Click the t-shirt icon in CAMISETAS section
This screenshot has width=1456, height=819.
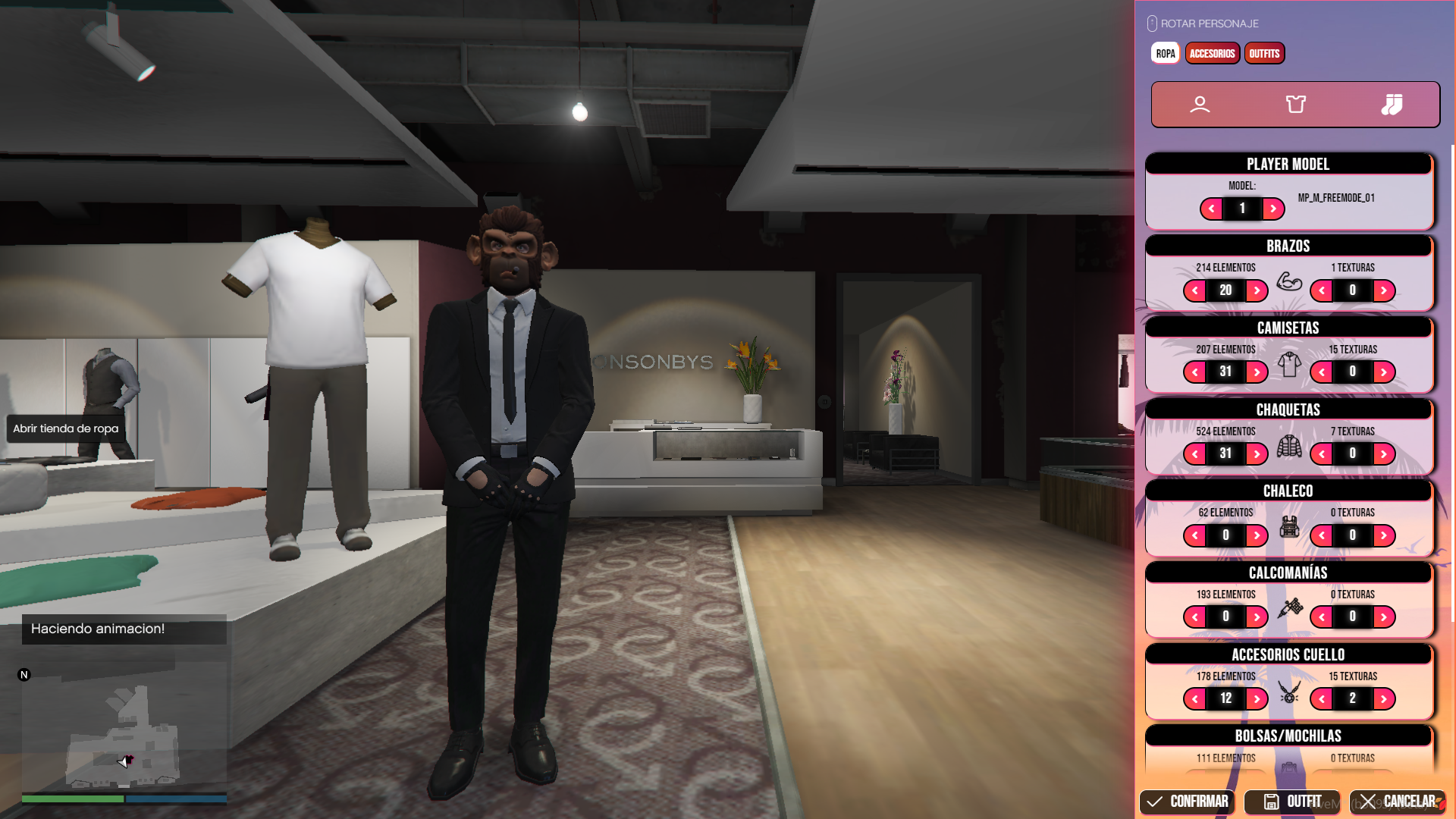click(1289, 365)
